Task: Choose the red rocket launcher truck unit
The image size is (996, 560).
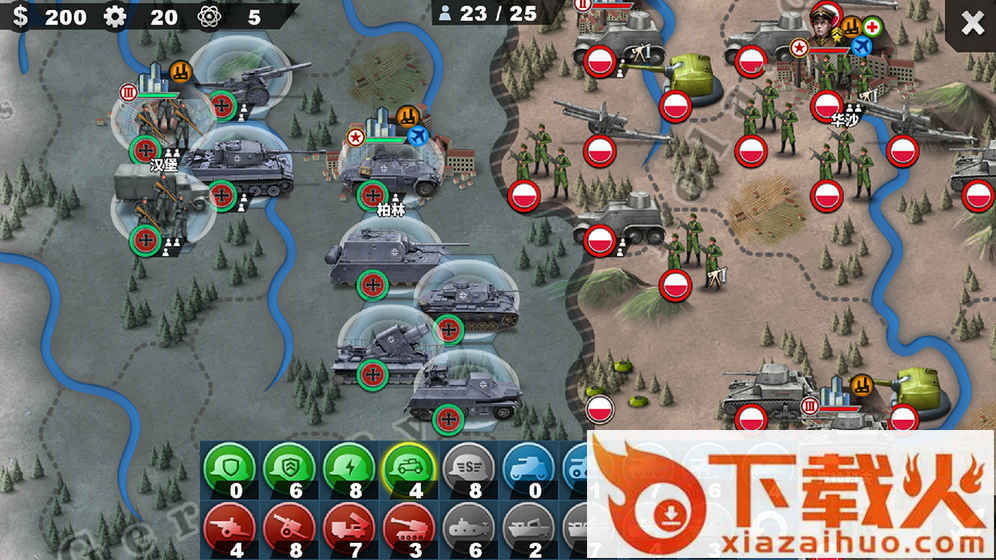Action: (x=349, y=525)
